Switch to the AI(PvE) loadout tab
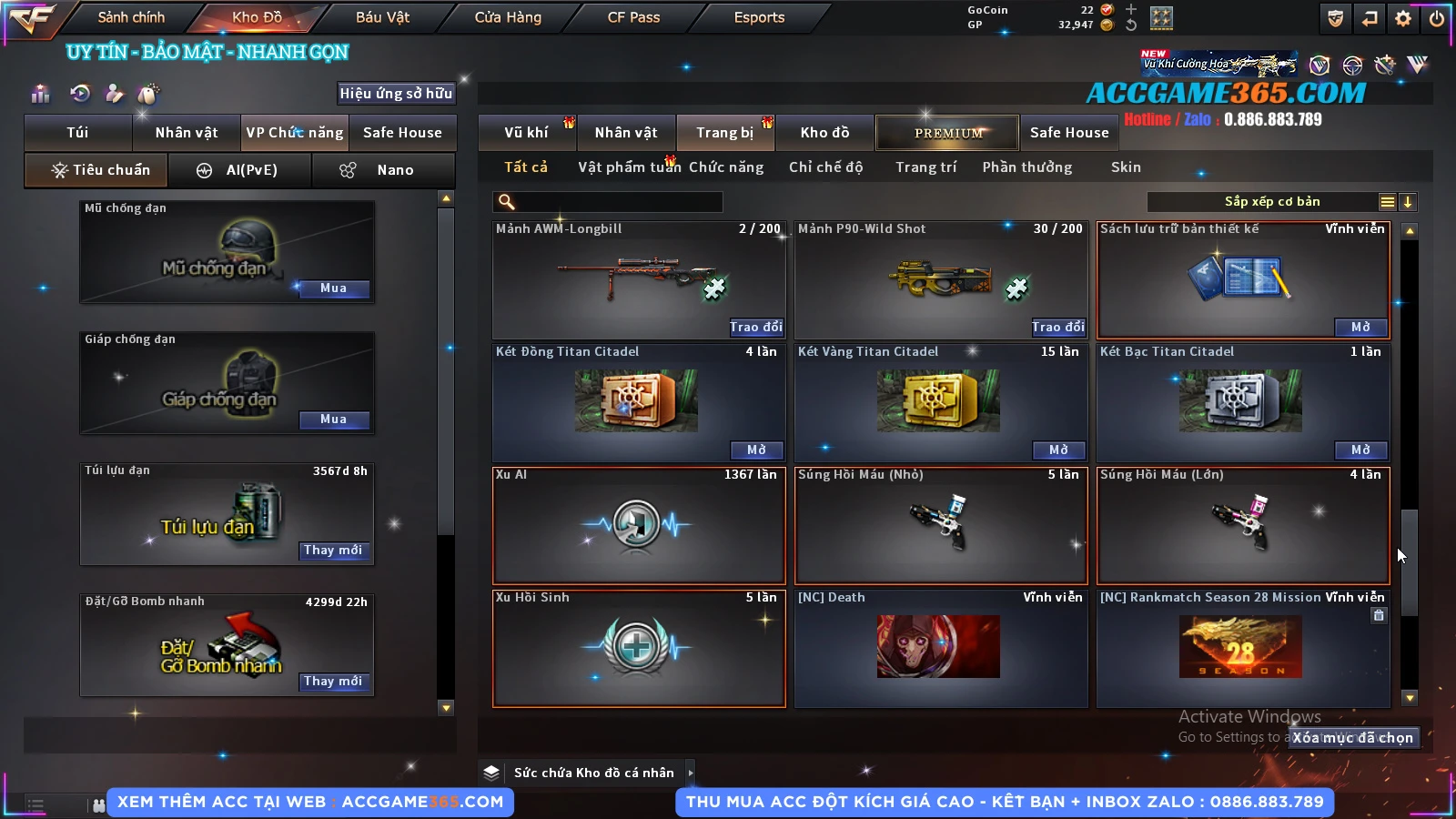Viewport: 1456px width, 819px height. pyautogui.click(x=240, y=170)
